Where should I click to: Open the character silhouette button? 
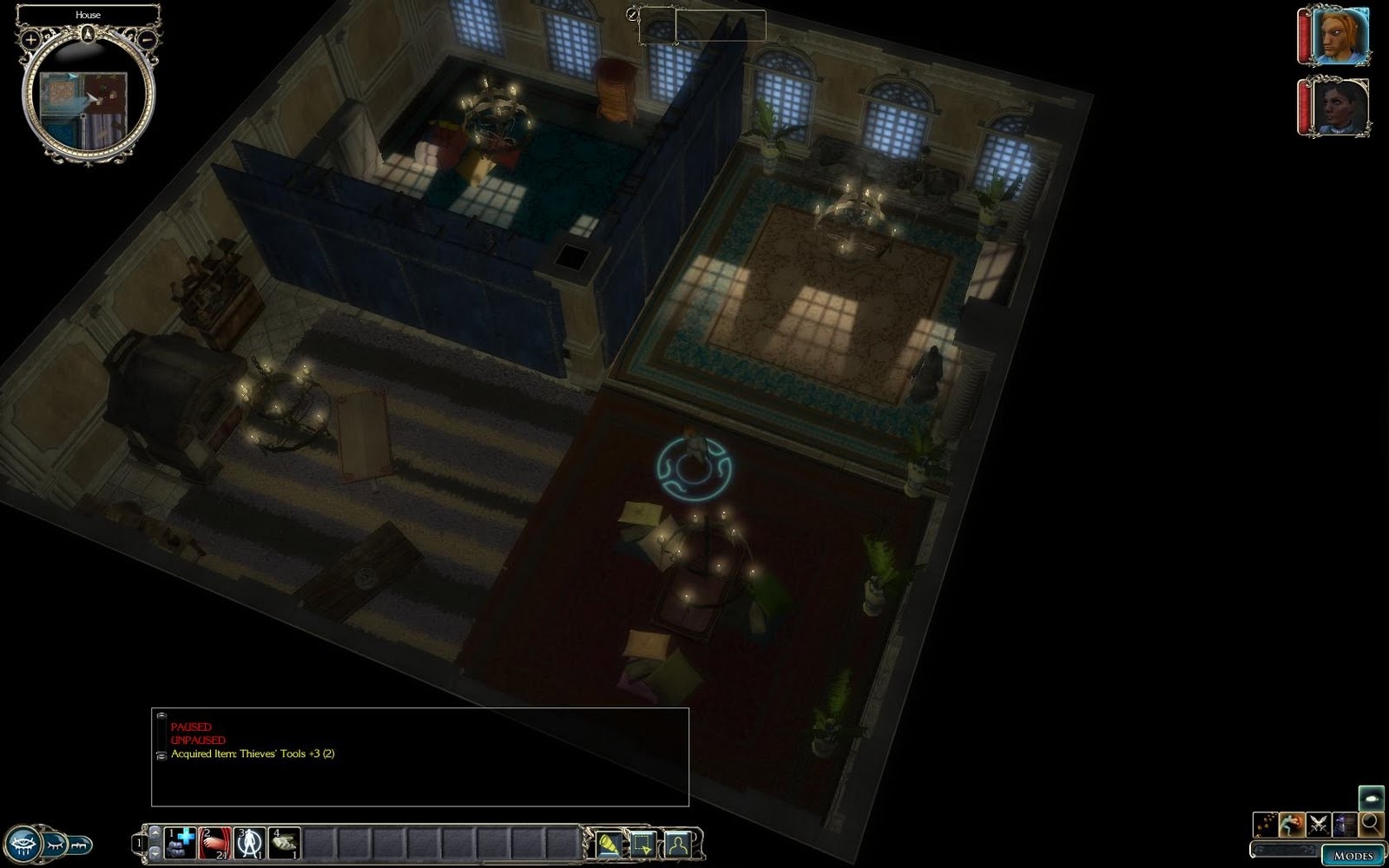tap(678, 844)
